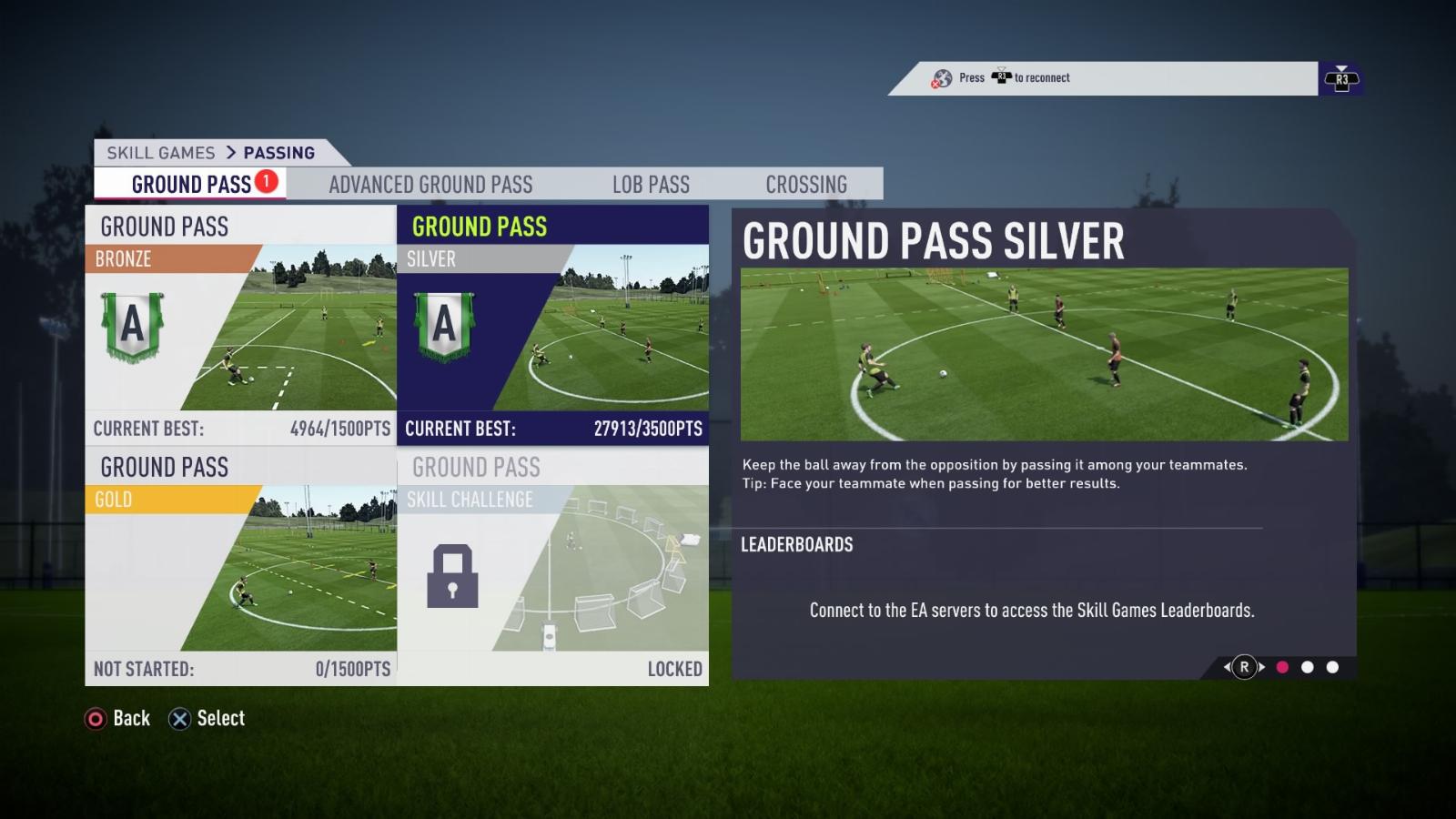Click the locked Ground Pass Skill Challenge
The height and width of the screenshot is (819, 1456).
pyautogui.click(x=552, y=565)
